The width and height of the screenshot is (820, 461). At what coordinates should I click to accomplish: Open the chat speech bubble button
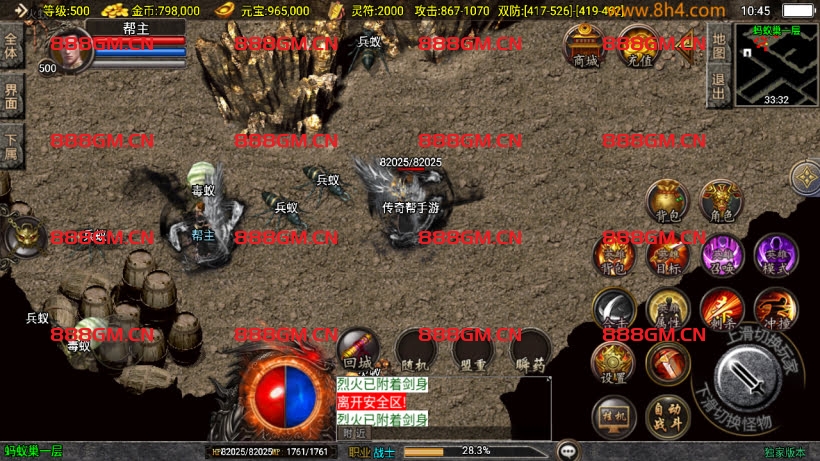[x=569, y=451]
